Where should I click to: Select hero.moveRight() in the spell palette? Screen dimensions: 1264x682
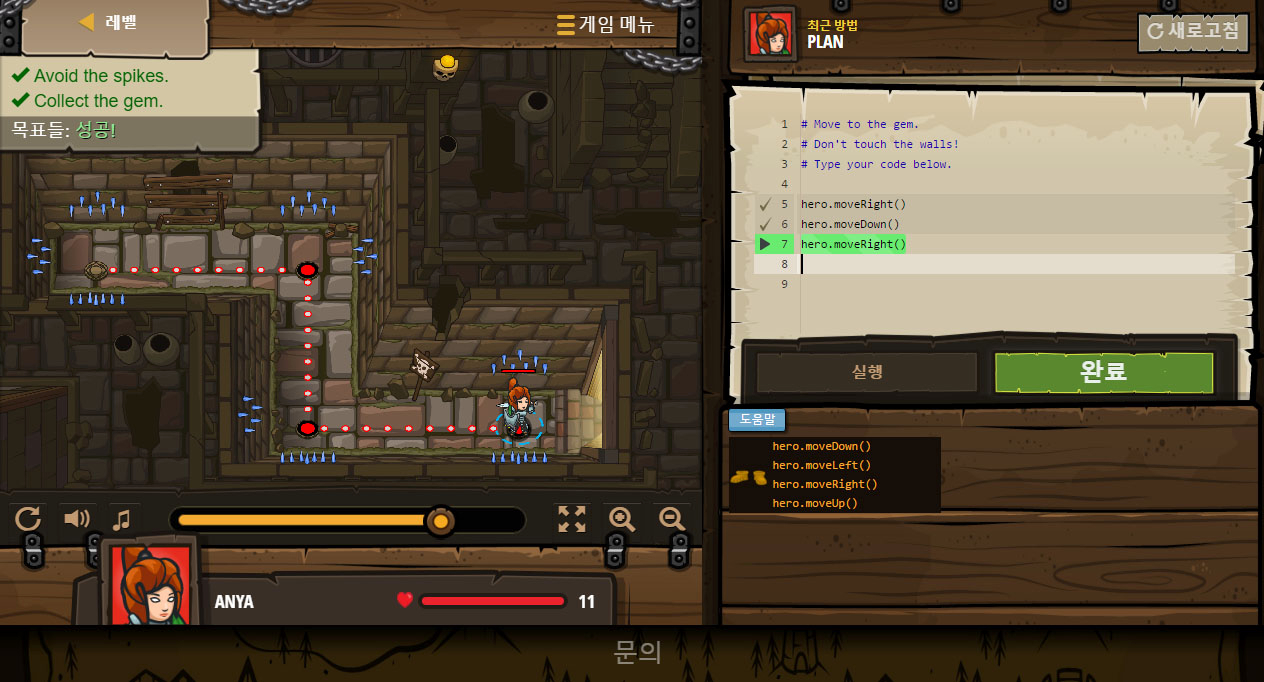(x=824, y=484)
